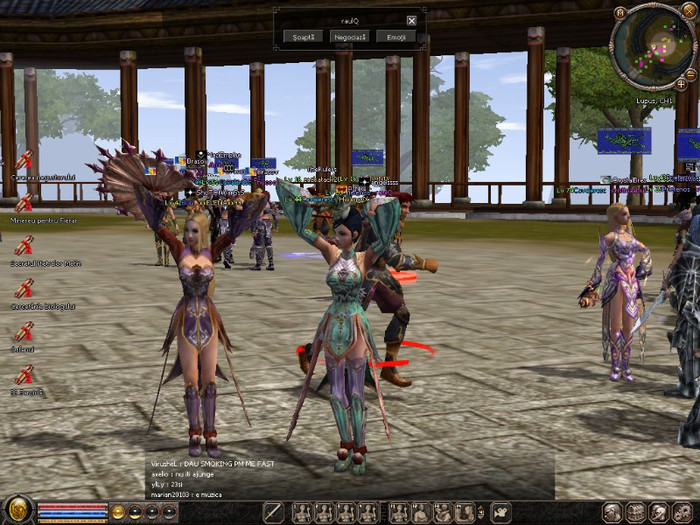Select the sword slash skill slot
The image size is (700, 525).
[x=273, y=512]
